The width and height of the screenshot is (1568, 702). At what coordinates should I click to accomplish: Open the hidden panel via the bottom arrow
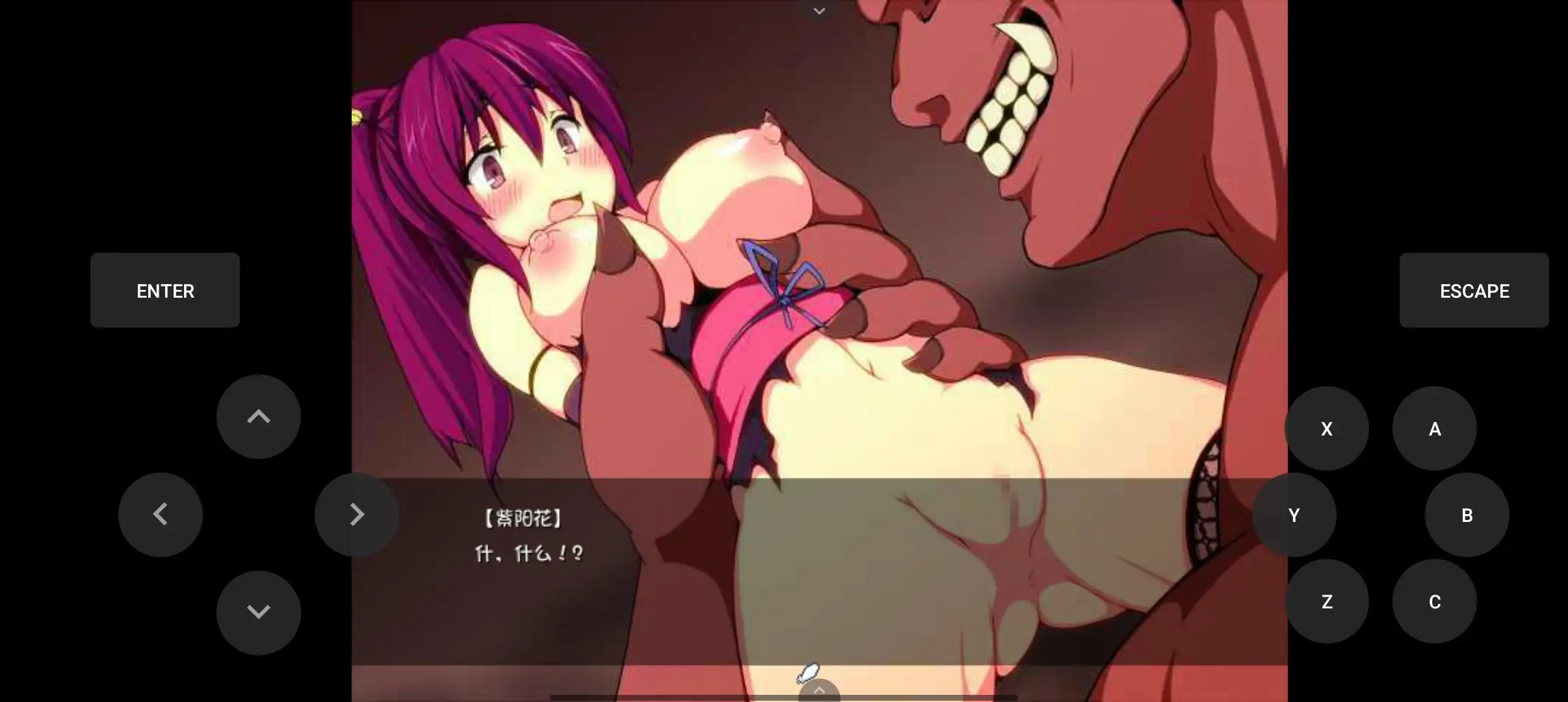(818, 689)
